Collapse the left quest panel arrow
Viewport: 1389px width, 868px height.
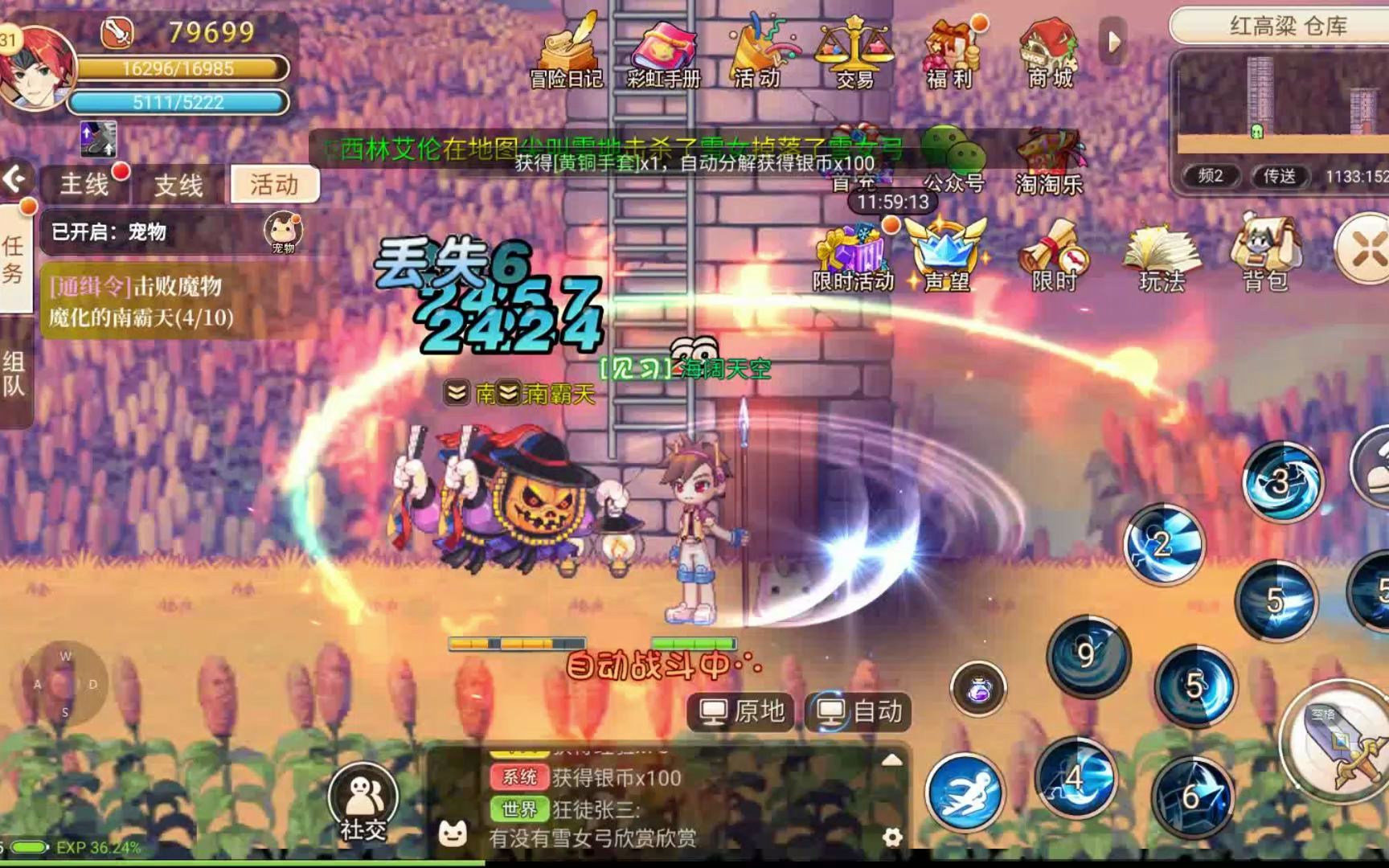tap(14, 180)
